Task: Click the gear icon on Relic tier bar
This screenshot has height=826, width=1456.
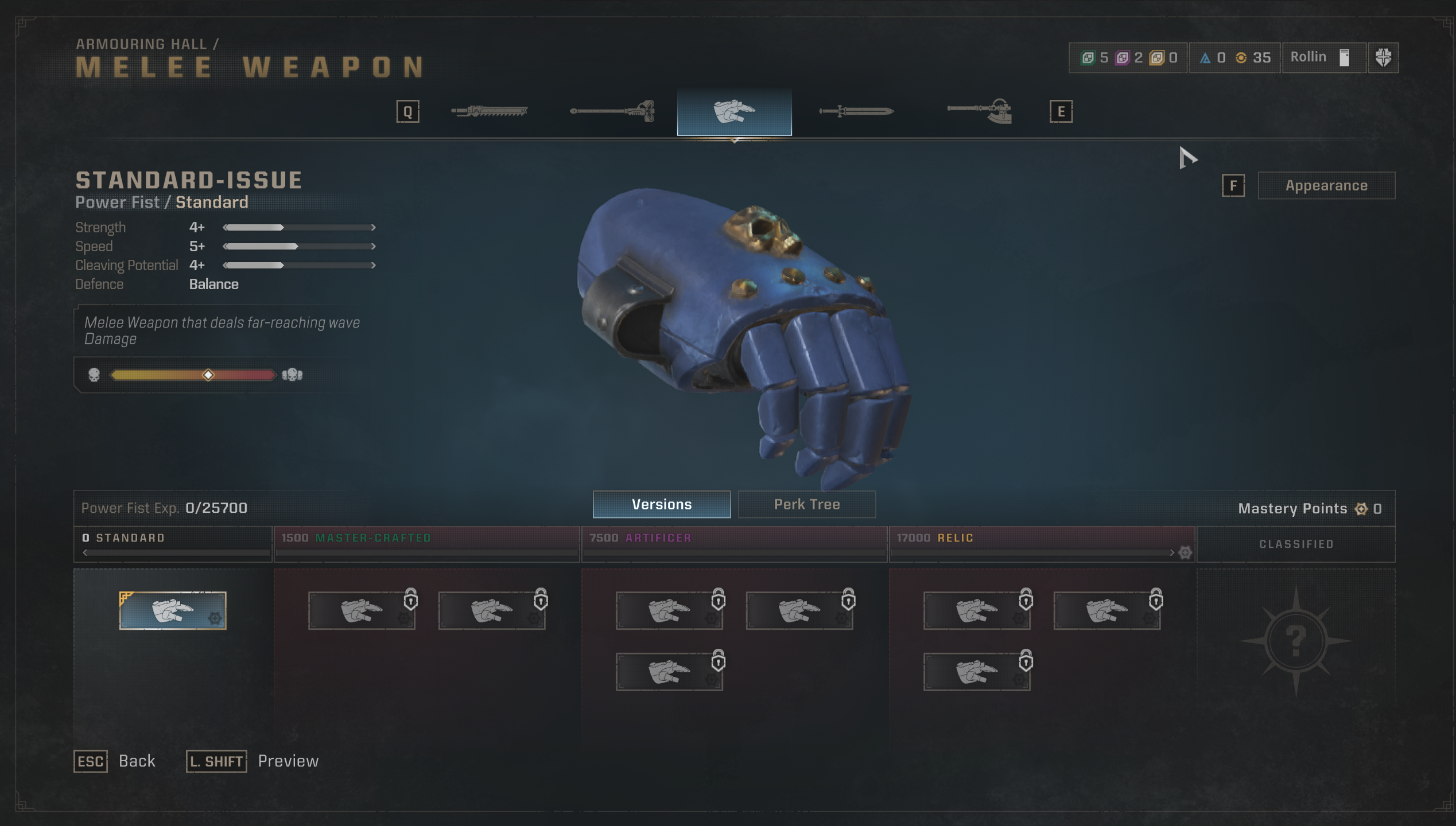Action: click(1185, 552)
